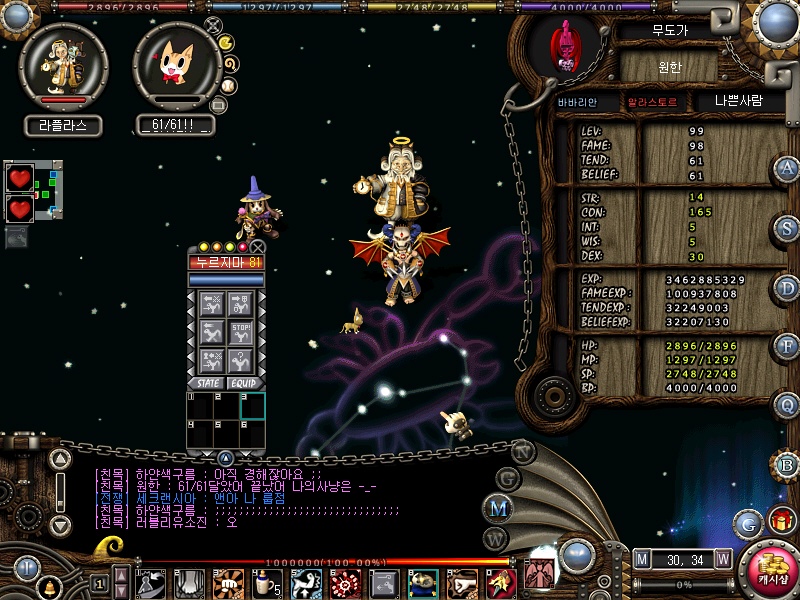Click the question mark pet command
The width and height of the screenshot is (800, 600).
click(241, 360)
